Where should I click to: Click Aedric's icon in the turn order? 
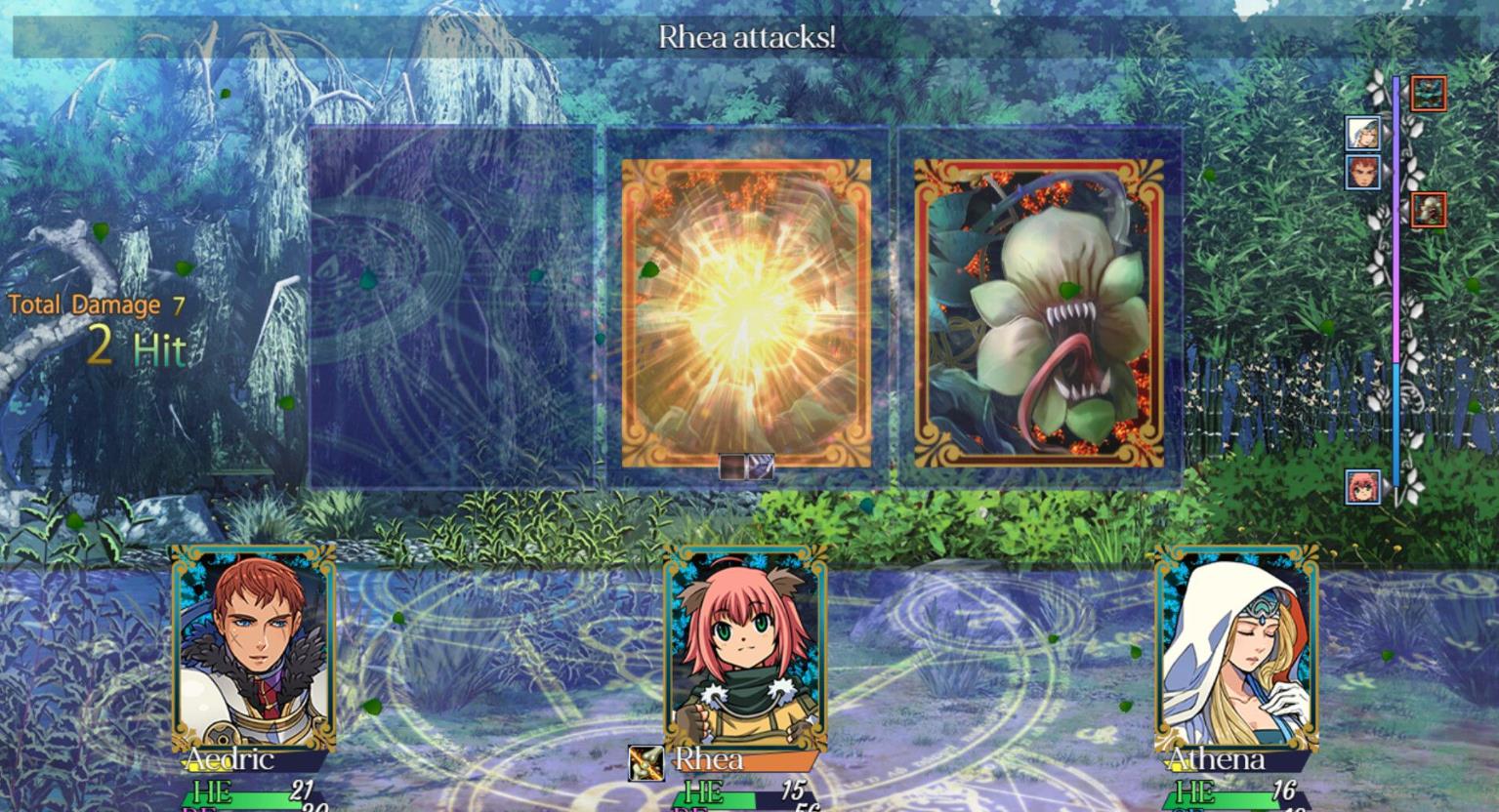click(x=1363, y=172)
